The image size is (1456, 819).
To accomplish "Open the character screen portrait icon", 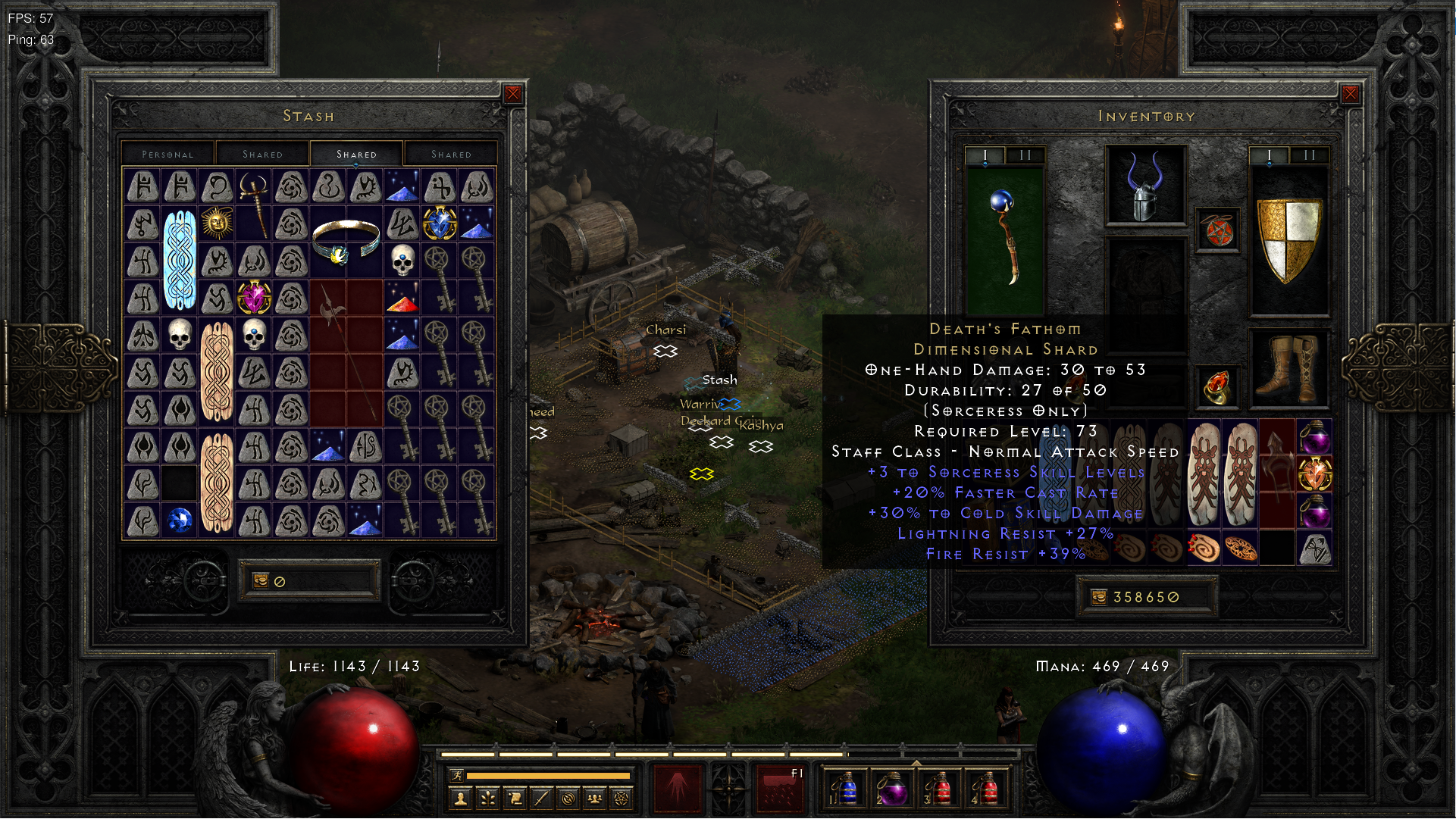I will pyautogui.click(x=461, y=797).
